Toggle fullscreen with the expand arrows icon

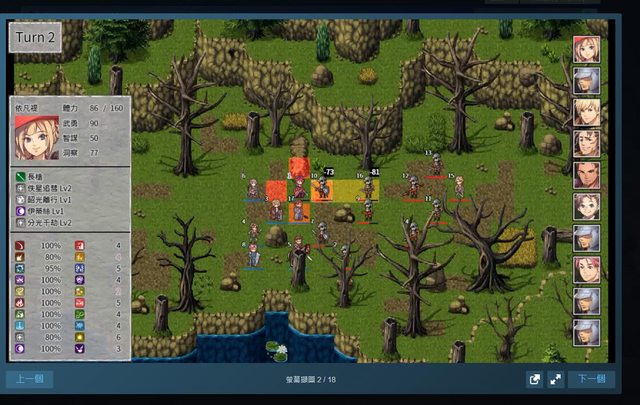pyautogui.click(x=554, y=379)
